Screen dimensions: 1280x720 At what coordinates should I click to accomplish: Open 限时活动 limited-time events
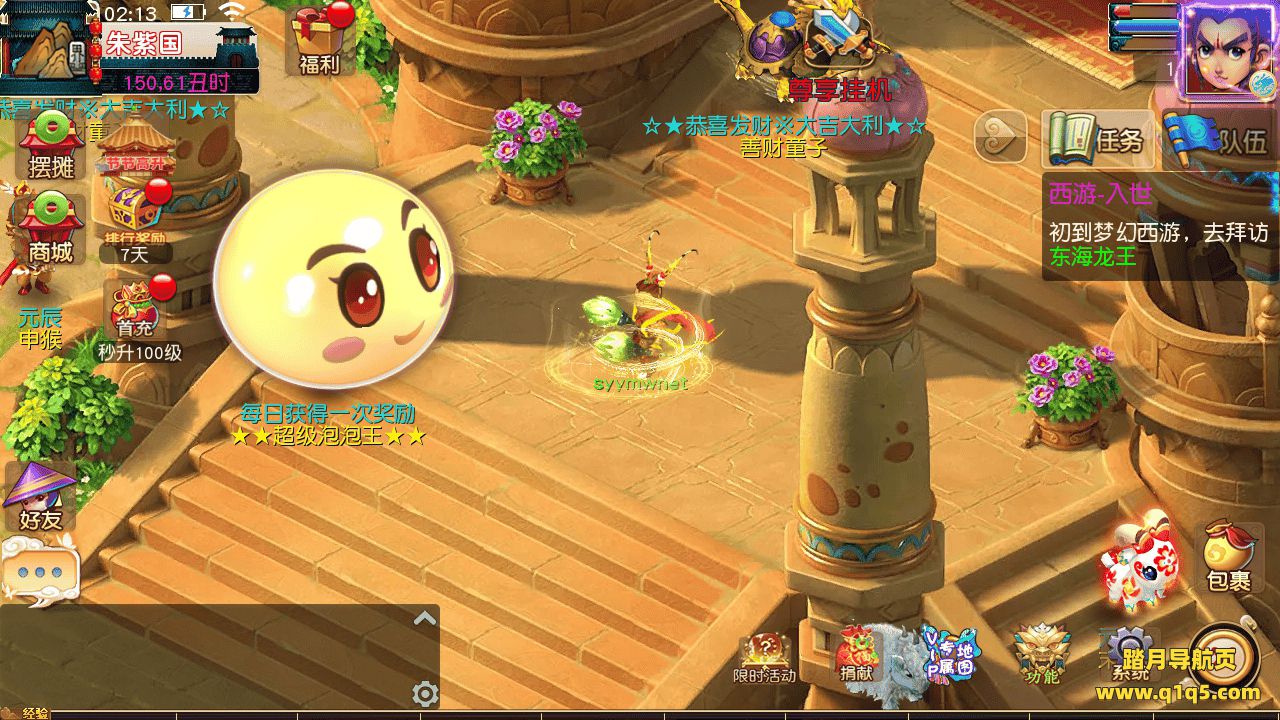coord(765,655)
